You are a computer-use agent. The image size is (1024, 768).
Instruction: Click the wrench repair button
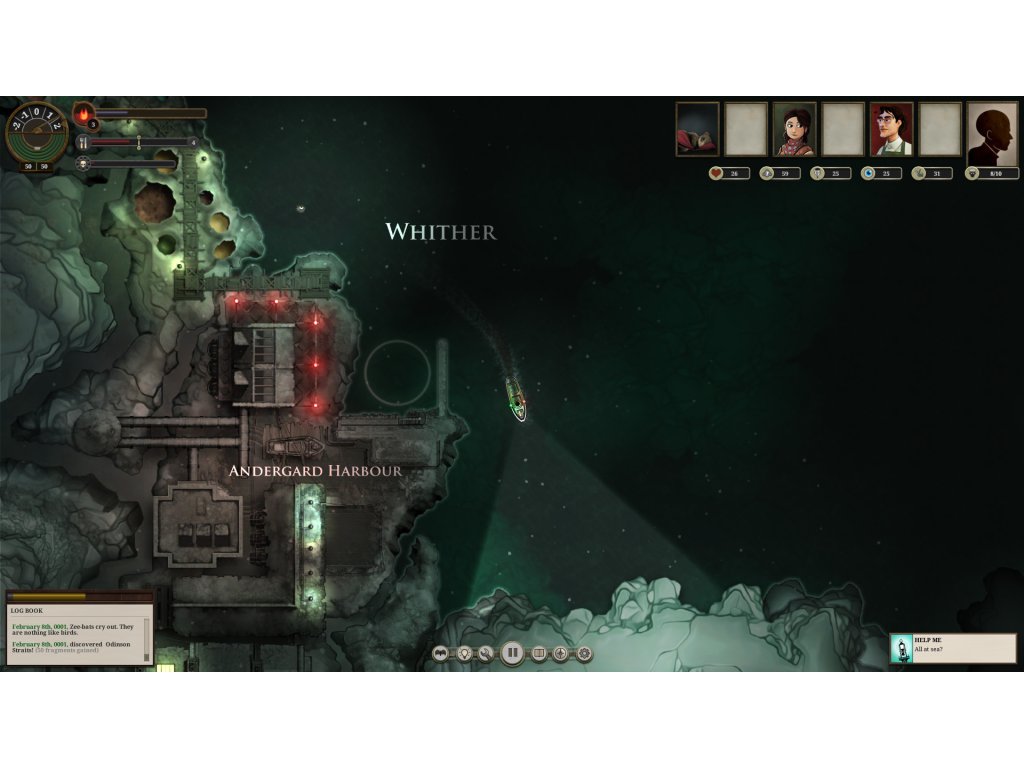tap(487, 654)
